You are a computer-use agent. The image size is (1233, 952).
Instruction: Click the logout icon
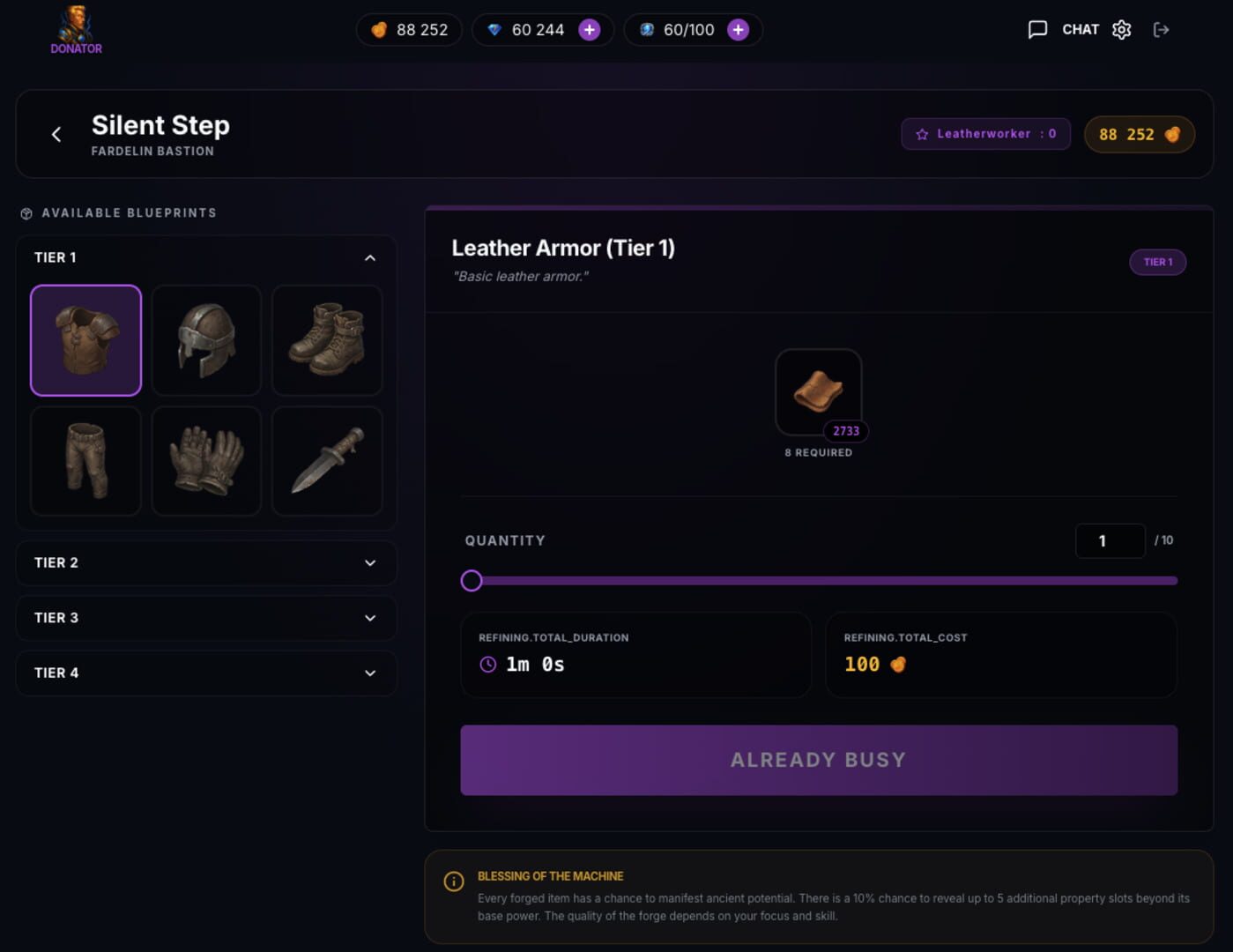(1162, 29)
